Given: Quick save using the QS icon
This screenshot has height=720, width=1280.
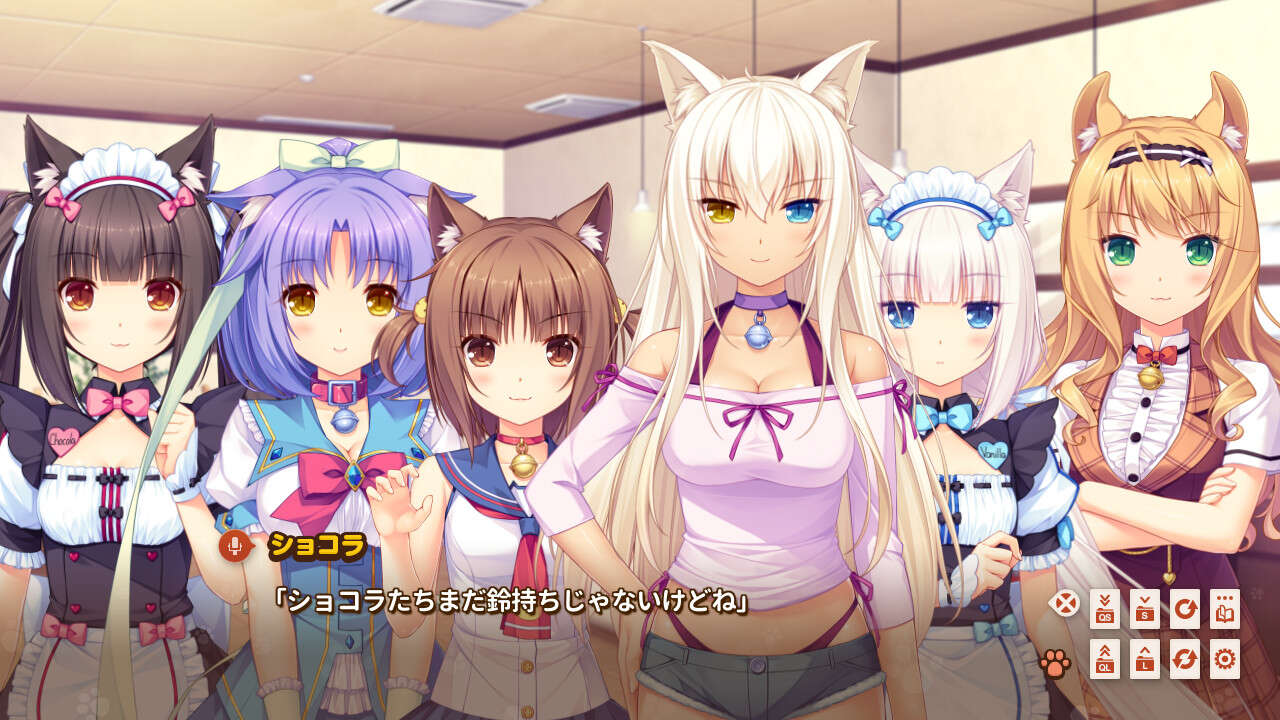Looking at the screenshot, I should click(1105, 609).
